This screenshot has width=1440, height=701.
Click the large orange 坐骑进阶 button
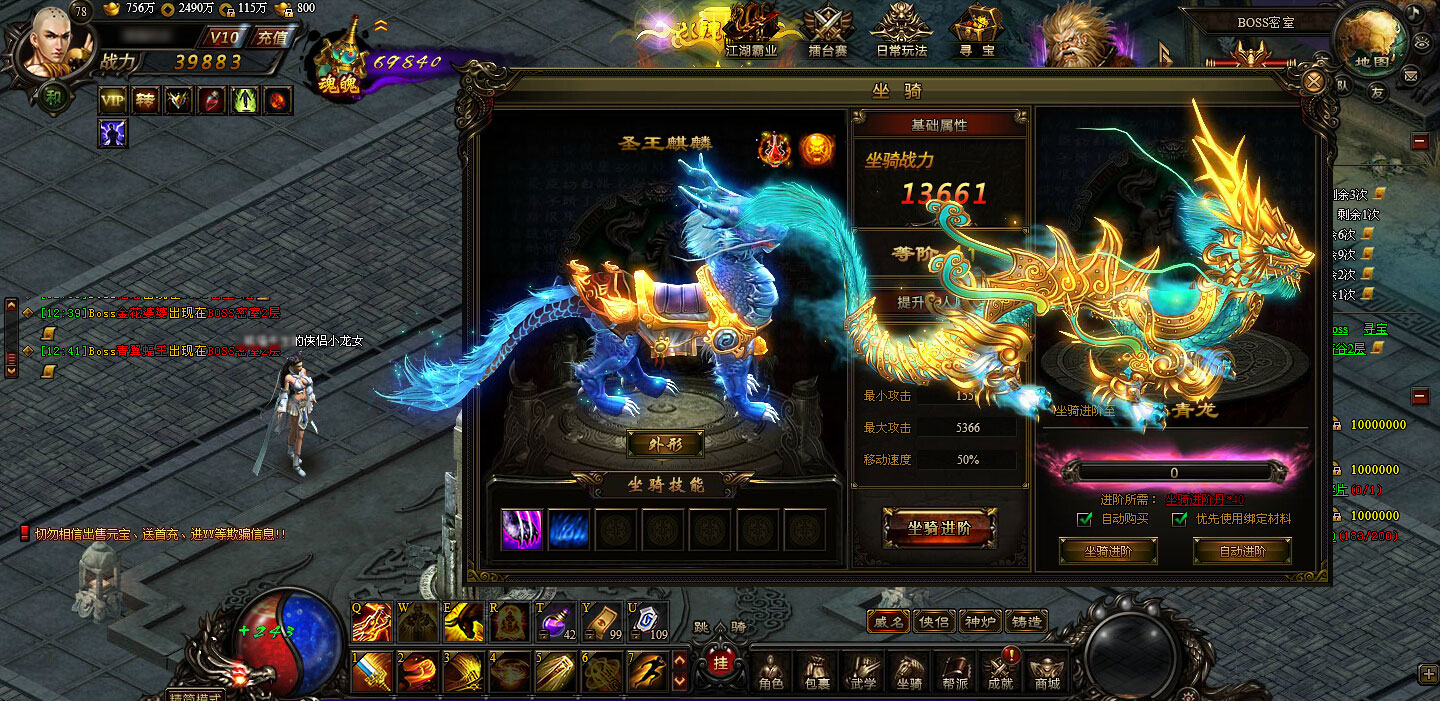tap(938, 528)
